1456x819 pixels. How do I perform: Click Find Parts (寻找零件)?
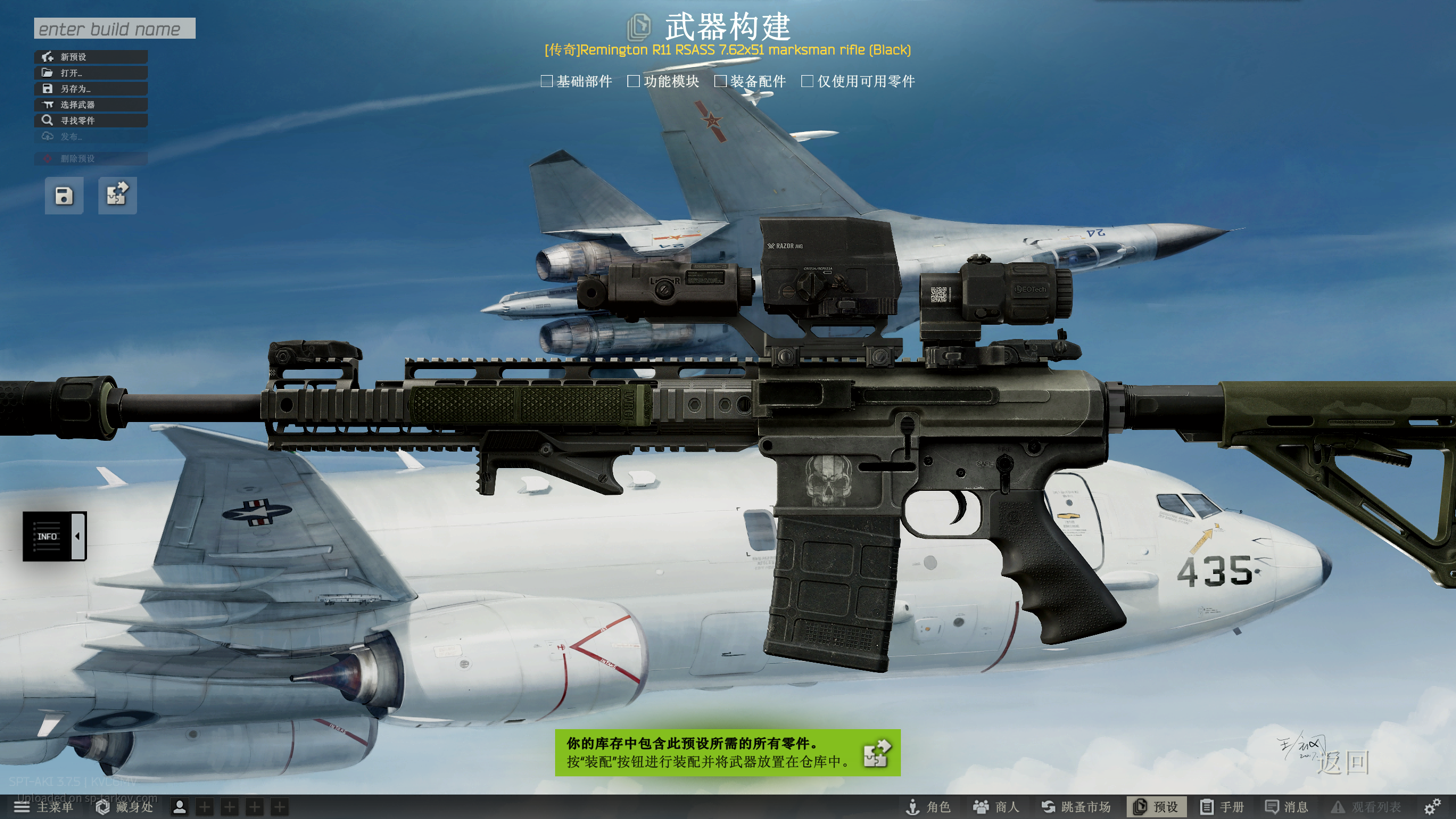(x=91, y=121)
